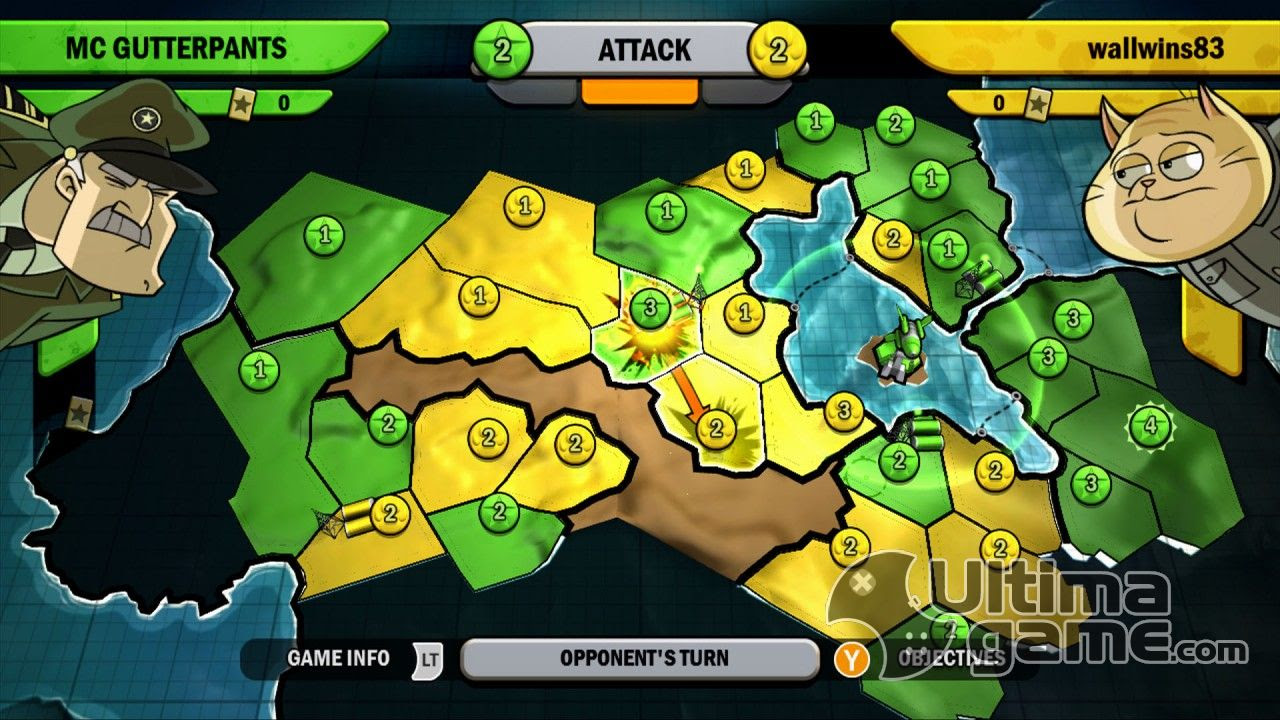Click the oil derrick beside the exploding territory
Image resolution: width=1280 pixels, height=720 pixels.
click(700, 287)
